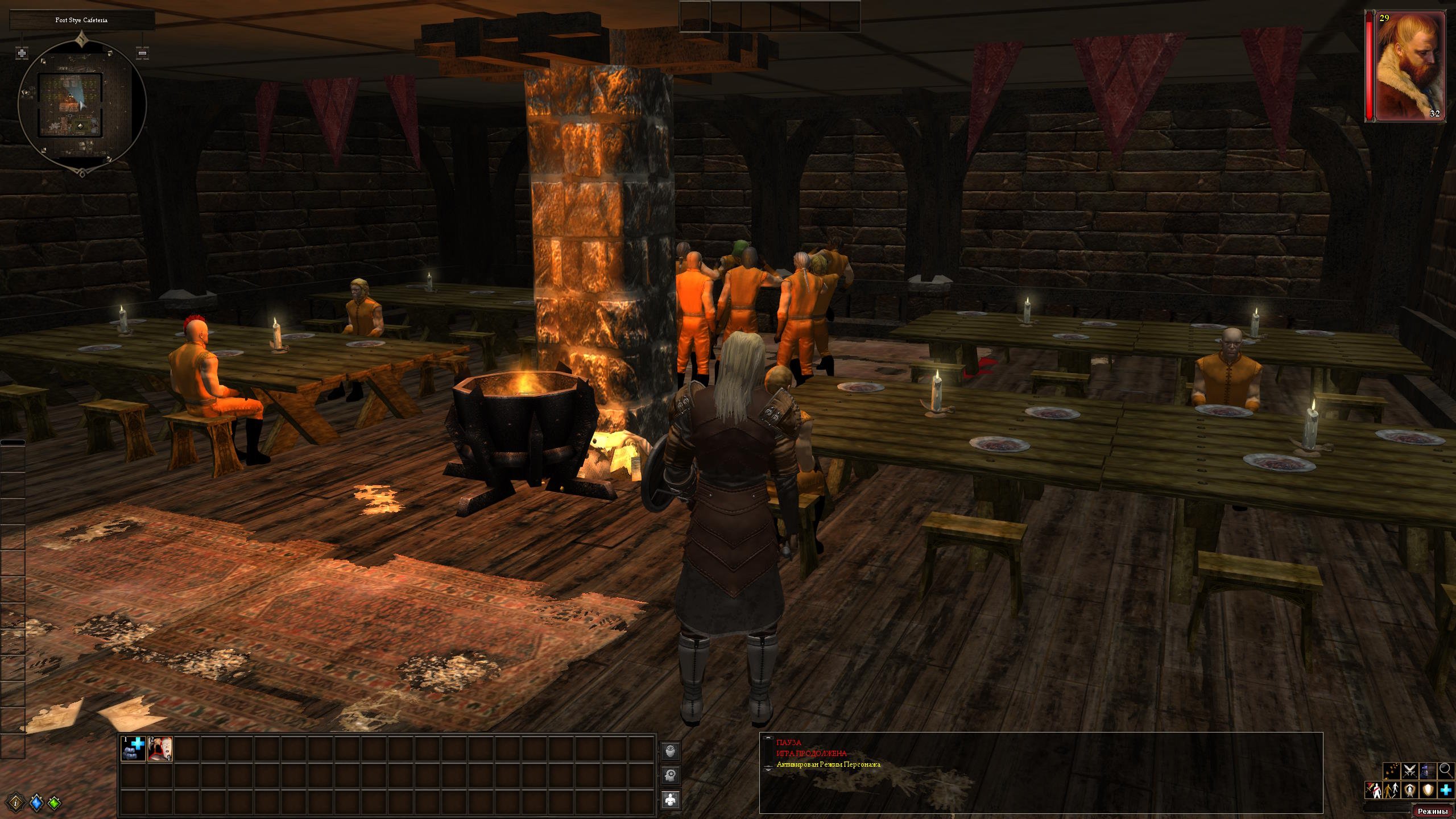Use hotbar slot 1 healing fist ability
The height and width of the screenshot is (819, 1456).
click(134, 749)
